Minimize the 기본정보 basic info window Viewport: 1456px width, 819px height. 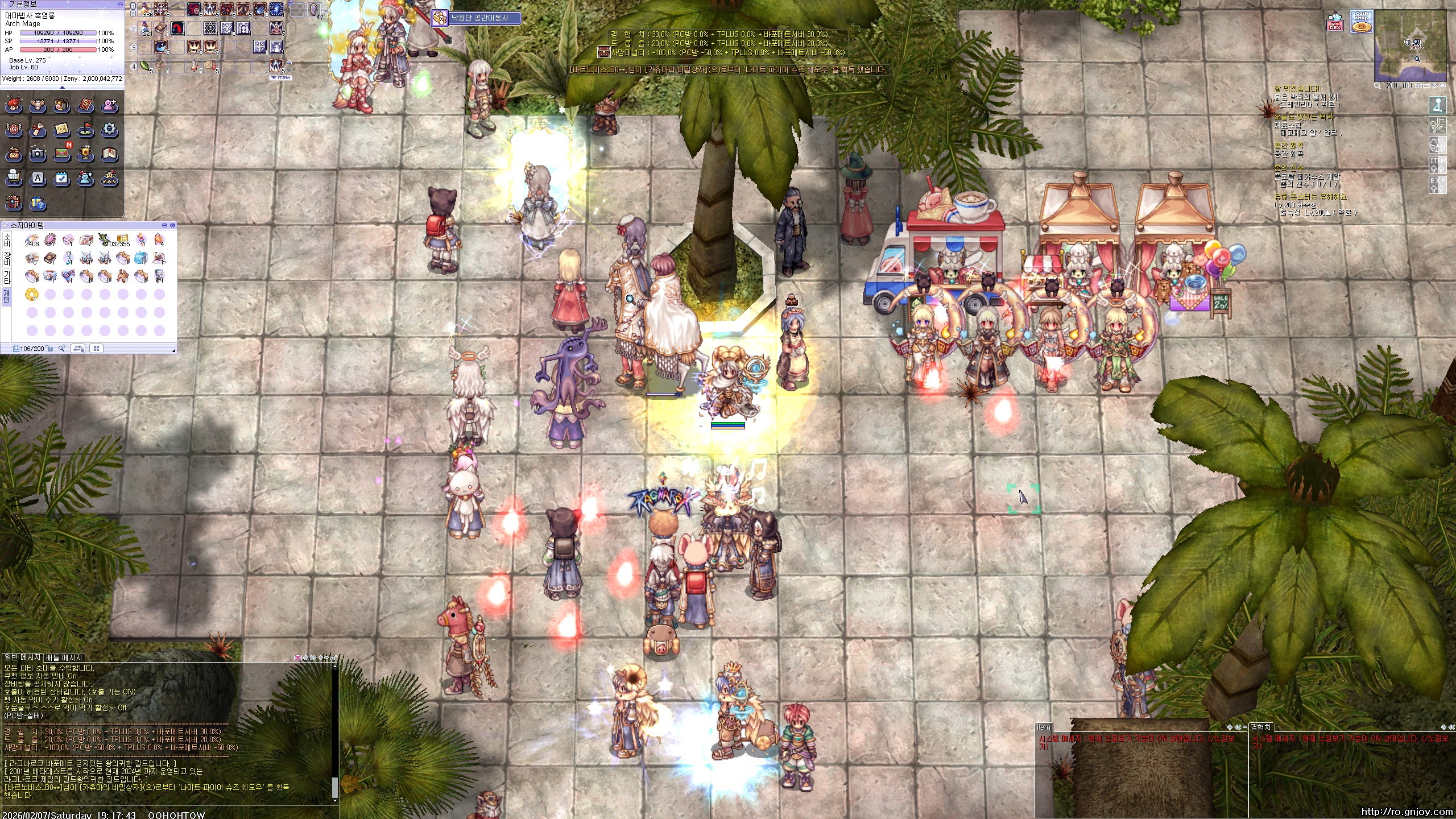pyautogui.click(x=119, y=4)
